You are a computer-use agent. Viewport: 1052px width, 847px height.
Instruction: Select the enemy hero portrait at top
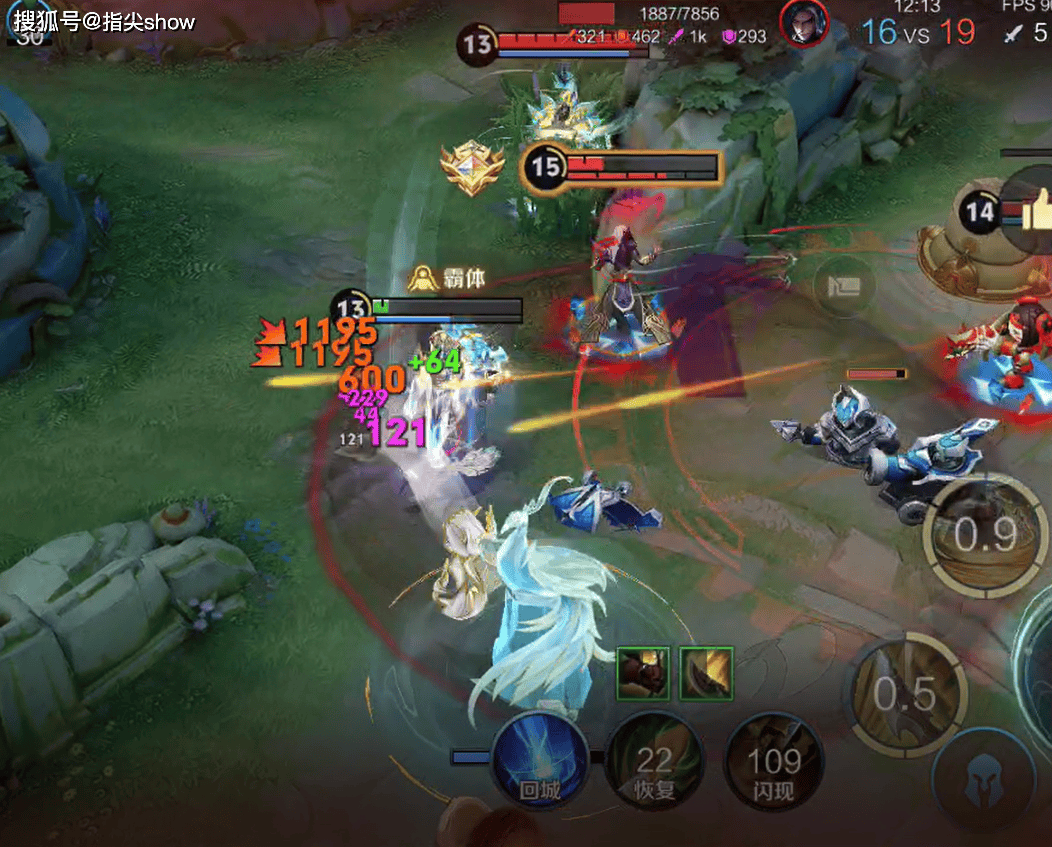(804, 23)
